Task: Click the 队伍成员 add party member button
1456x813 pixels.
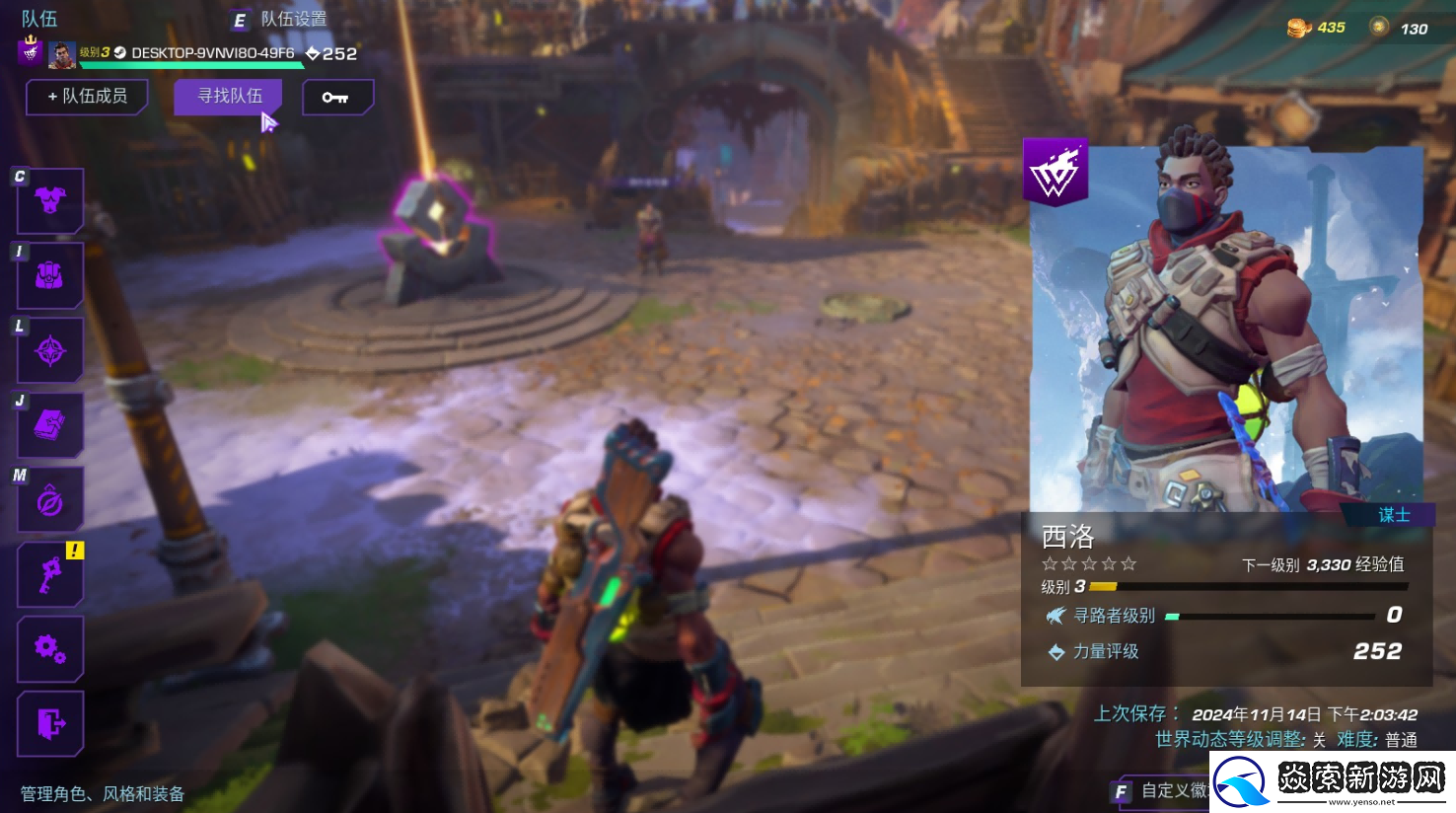Action: coord(87,97)
